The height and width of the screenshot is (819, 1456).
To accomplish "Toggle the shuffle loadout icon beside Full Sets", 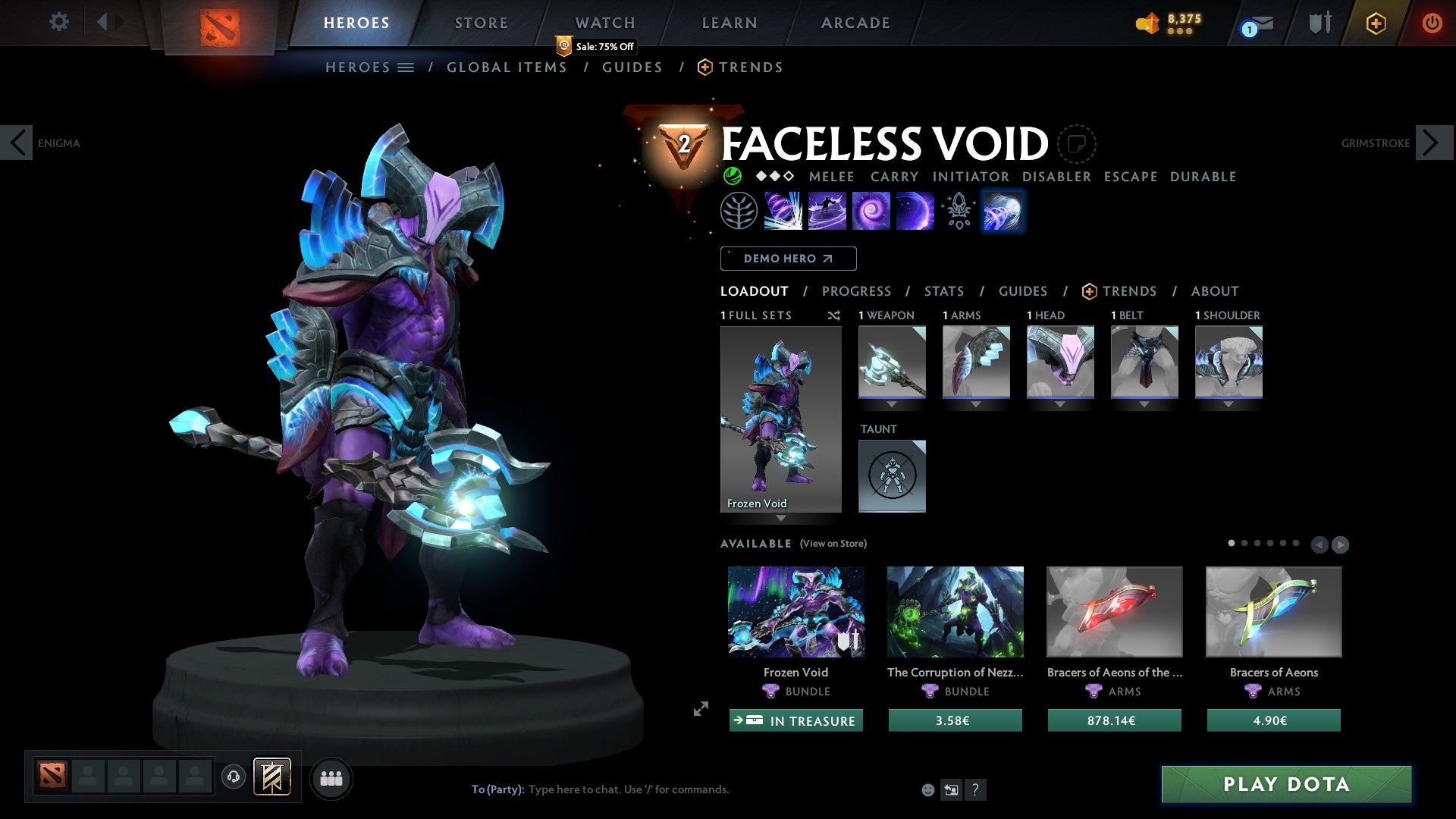I will pos(833,315).
